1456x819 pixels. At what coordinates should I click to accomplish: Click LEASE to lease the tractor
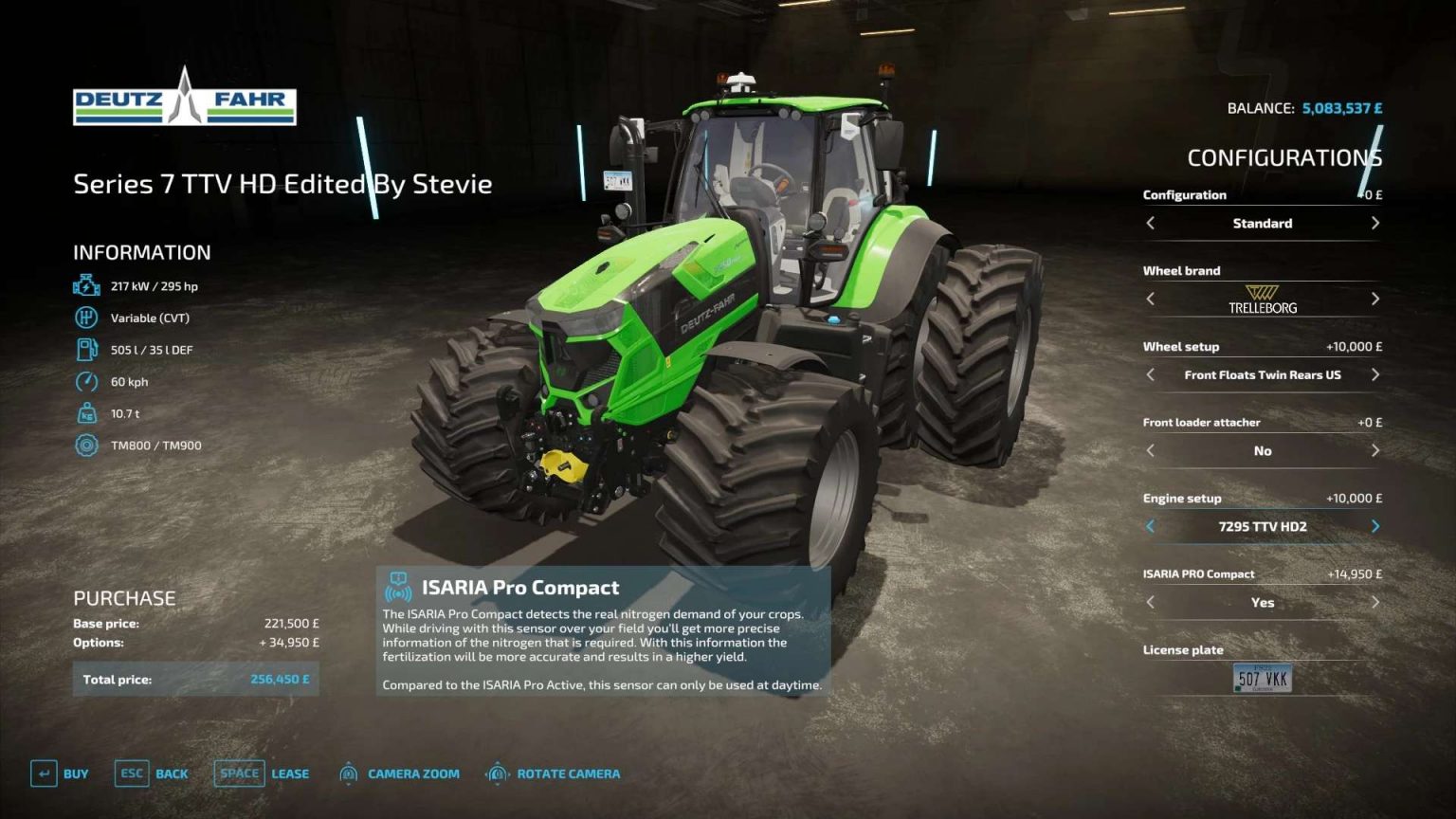coord(288,773)
